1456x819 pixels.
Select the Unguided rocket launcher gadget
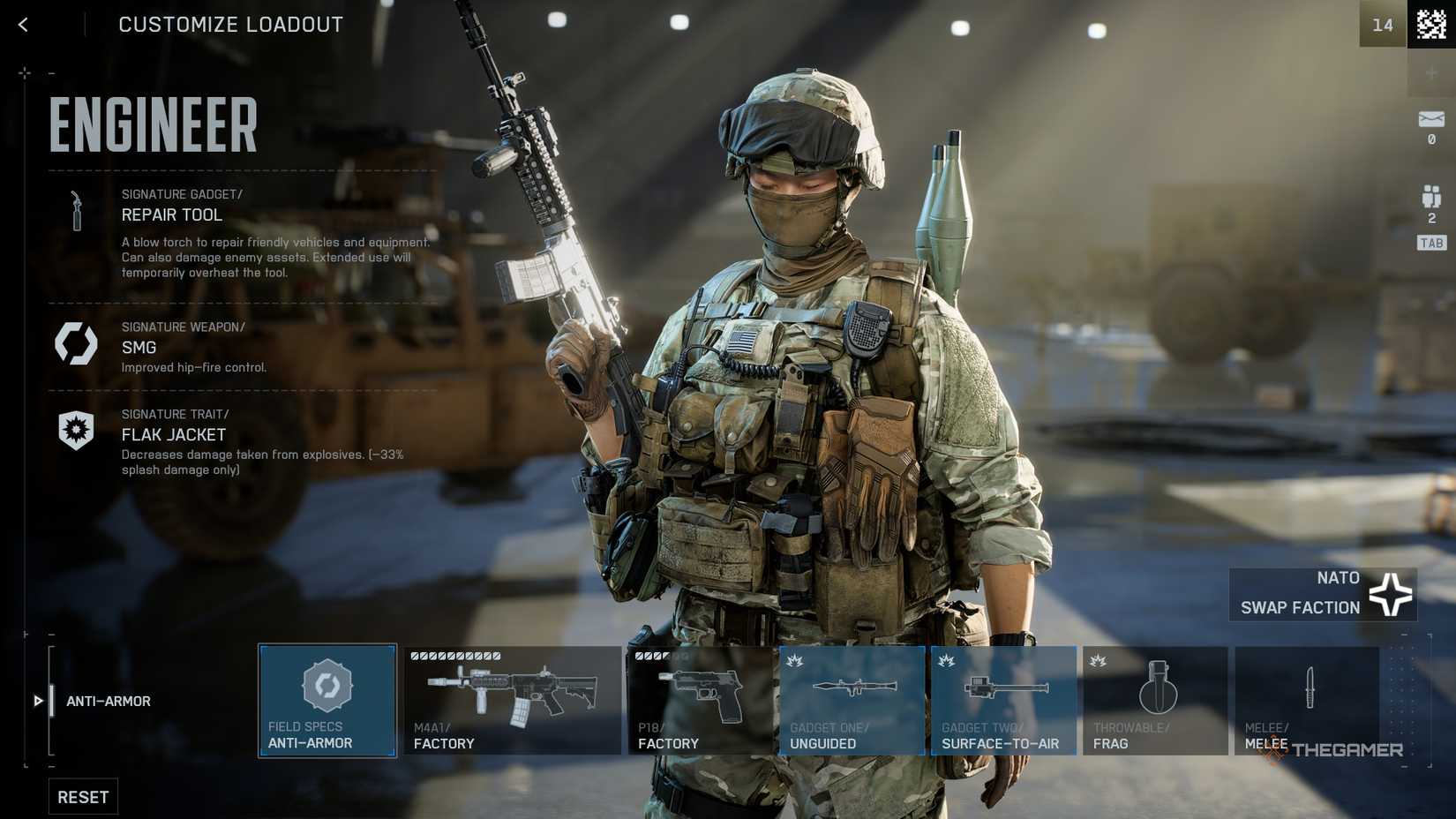click(850, 700)
